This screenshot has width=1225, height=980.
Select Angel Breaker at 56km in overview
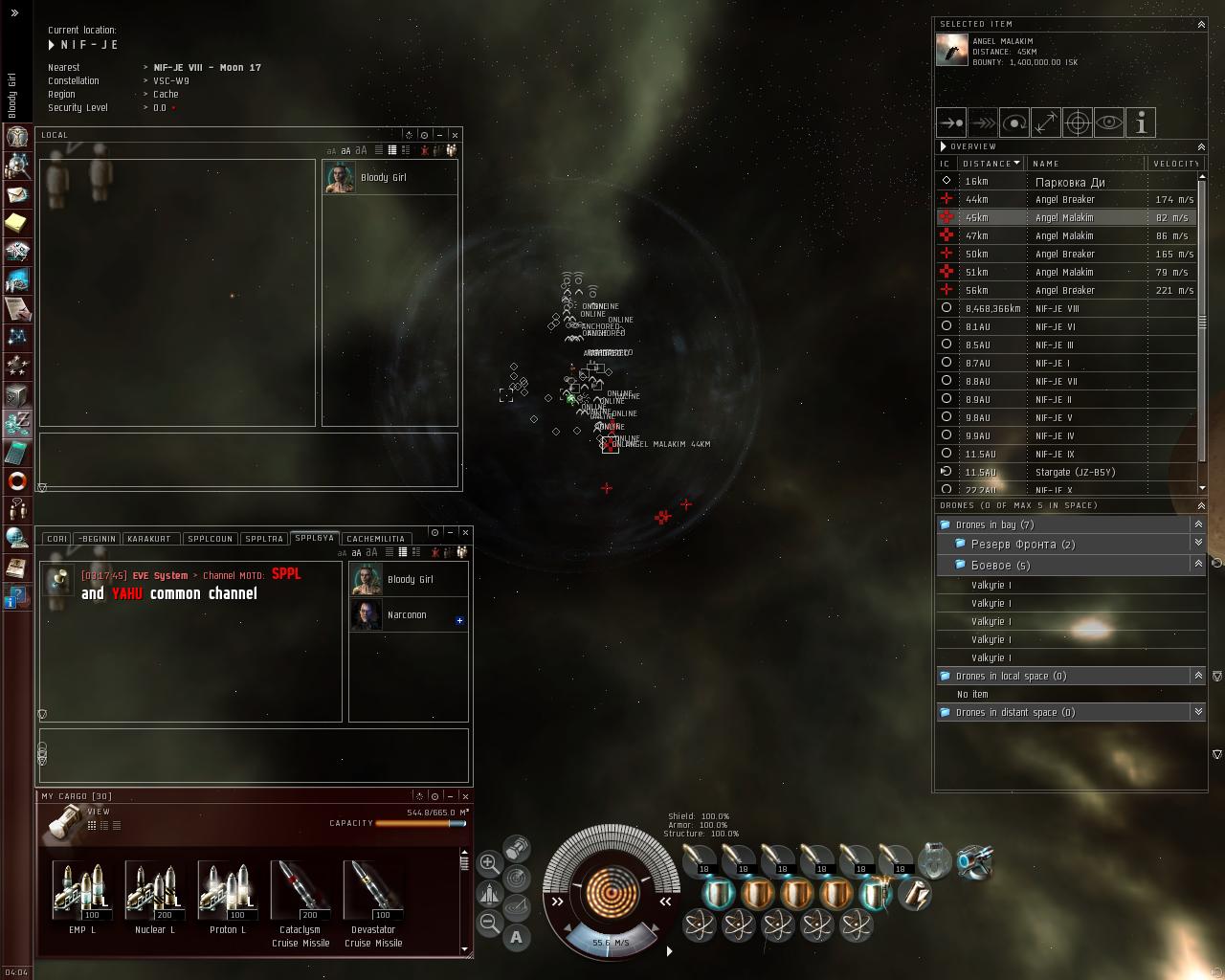[x=1064, y=290]
